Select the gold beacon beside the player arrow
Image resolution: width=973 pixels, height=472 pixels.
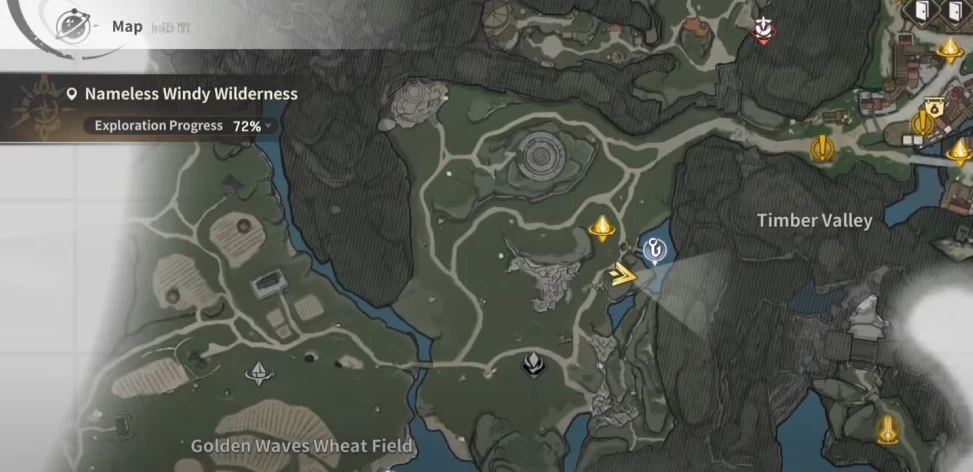601,229
